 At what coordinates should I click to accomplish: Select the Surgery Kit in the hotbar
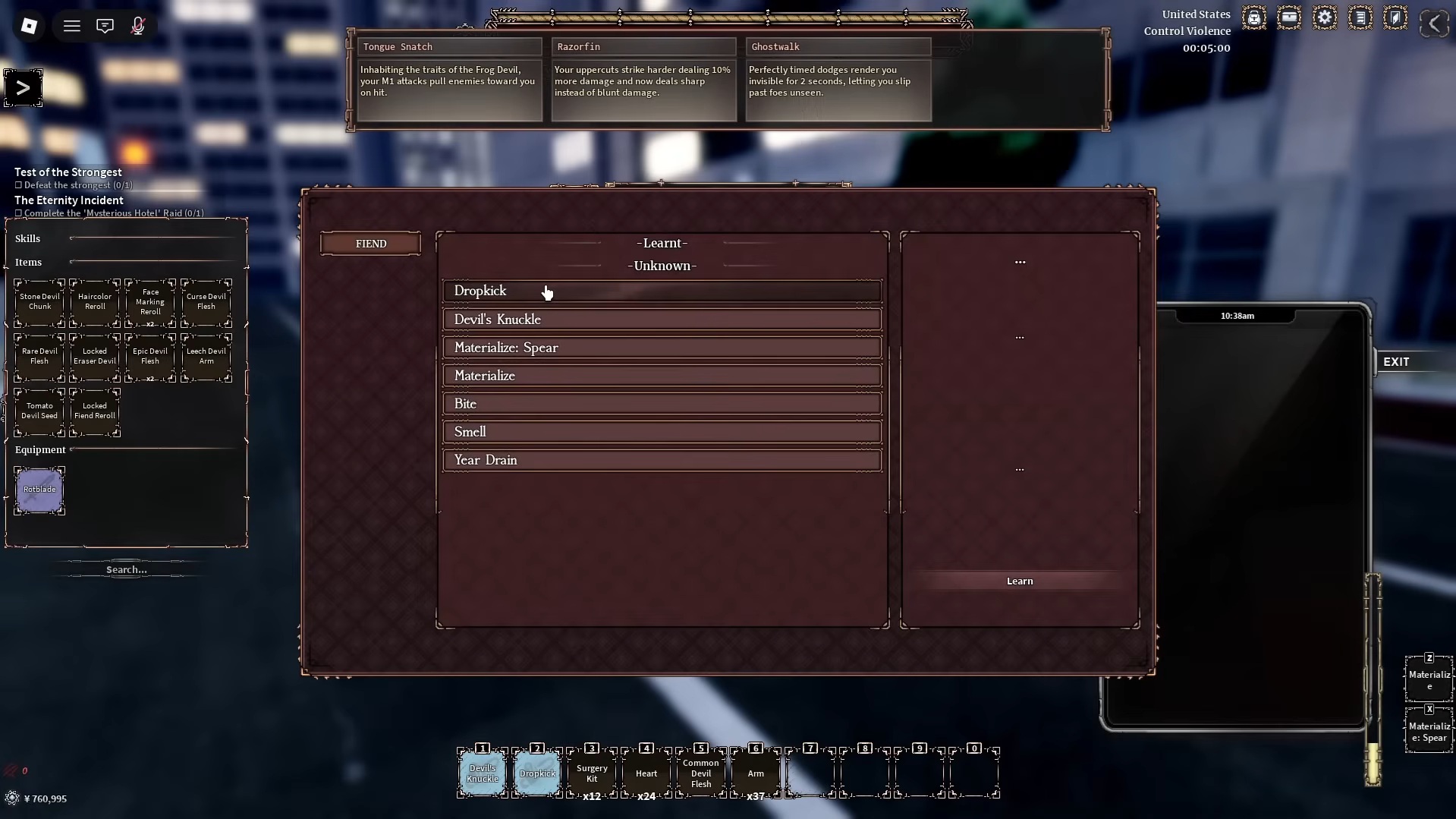(592, 773)
